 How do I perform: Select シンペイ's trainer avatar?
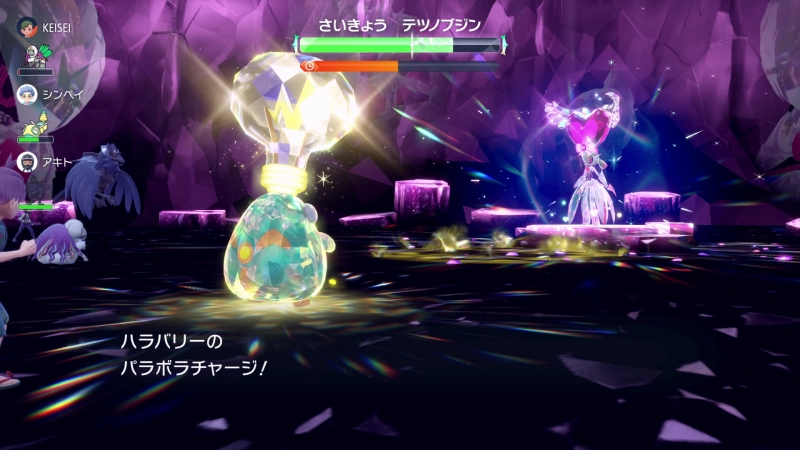coord(28,94)
